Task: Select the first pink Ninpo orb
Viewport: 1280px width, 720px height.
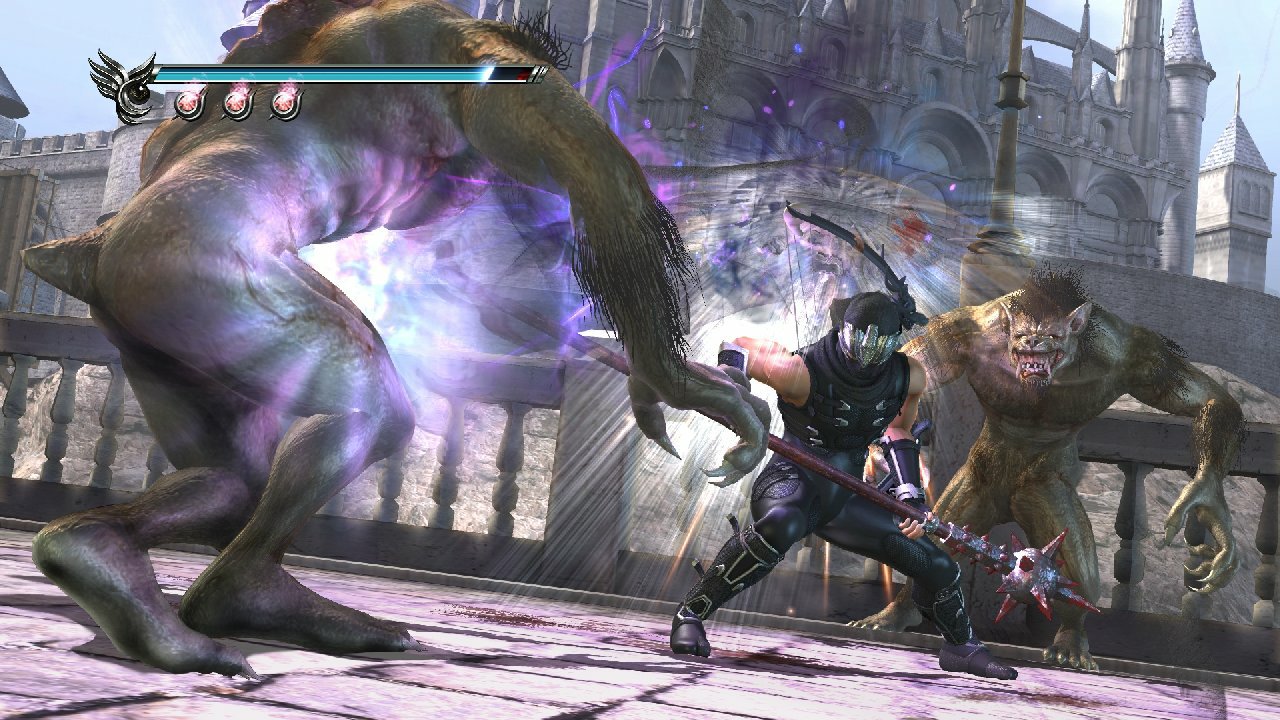Action: tap(189, 103)
